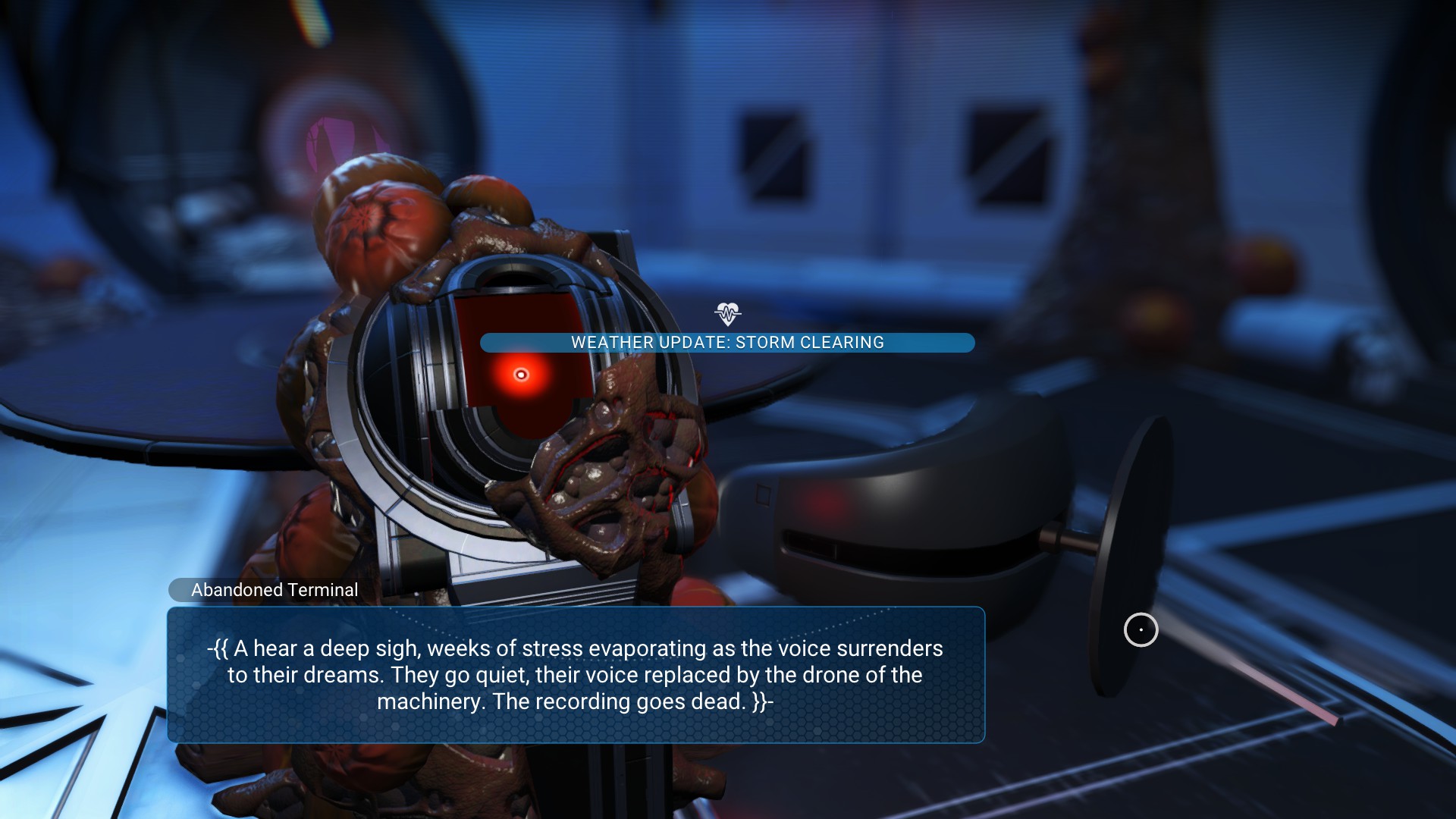This screenshot has height=819, width=1456.
Task: Advance the Abandoned Terminal dialogue text box
Action: (576, 674)
